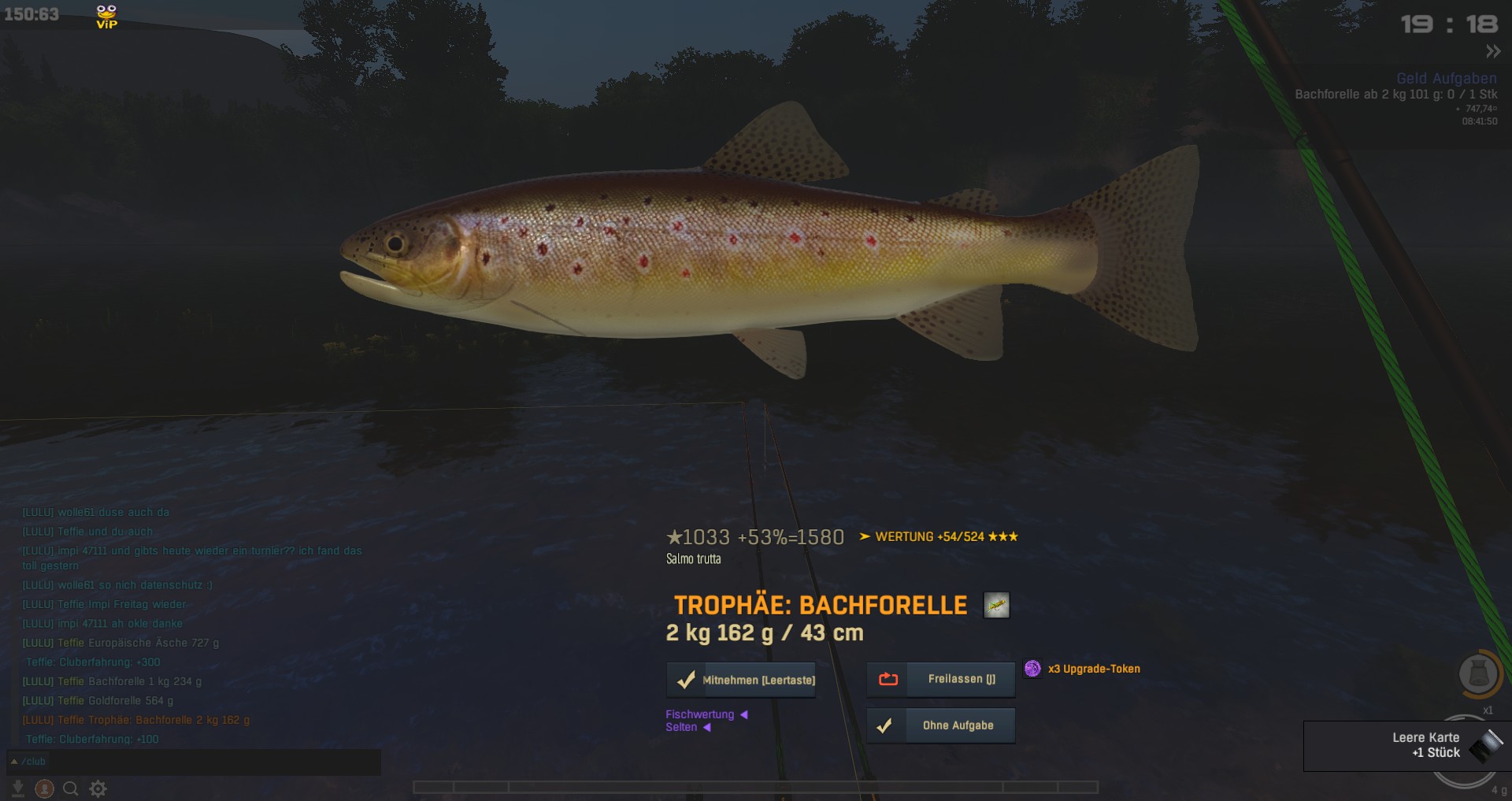1512x801 pixels.
Task: Click the purple Upgrade-Token icon
Action: (1032, 669)
